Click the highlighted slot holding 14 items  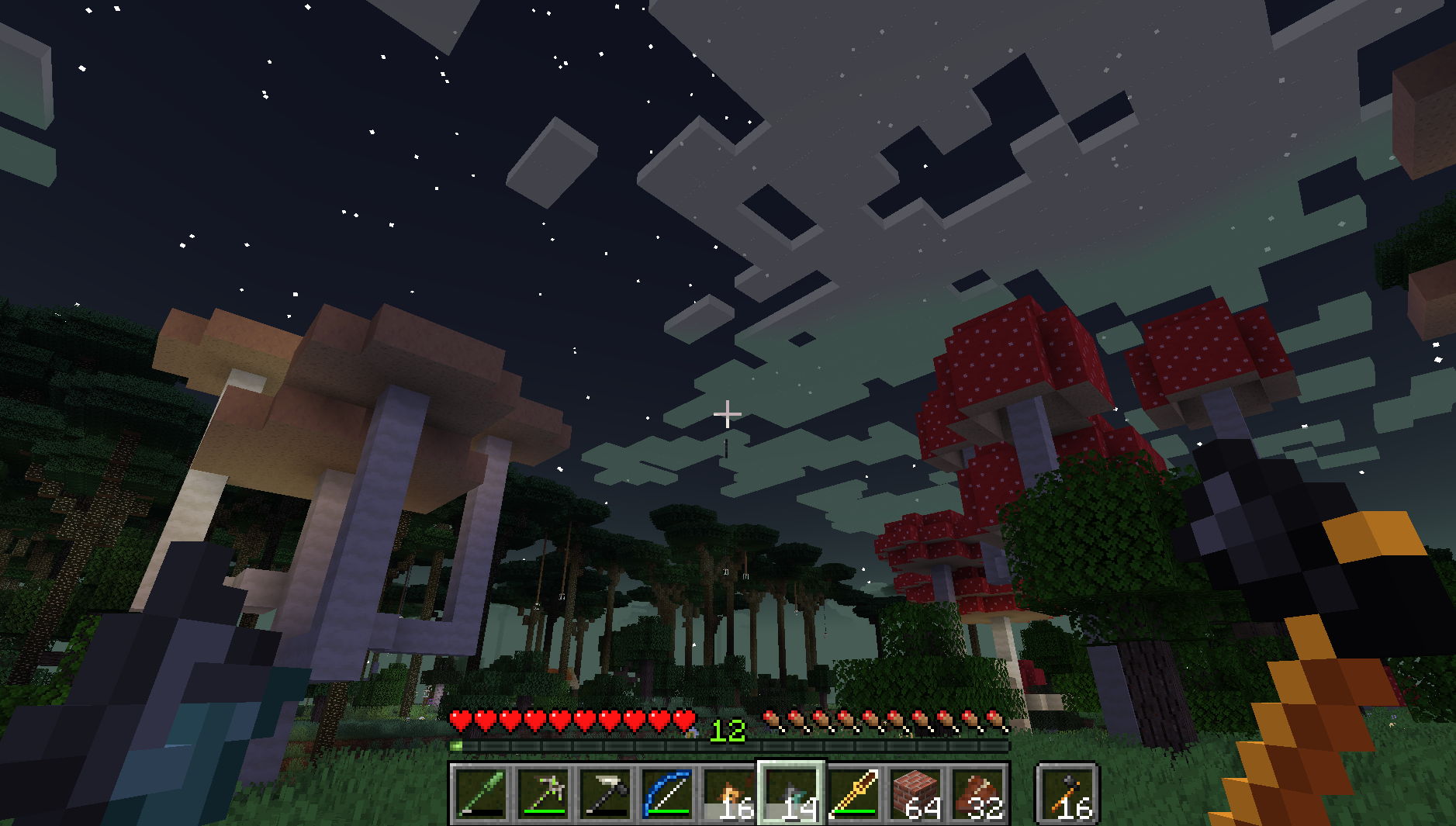click(x=791, y=793)
